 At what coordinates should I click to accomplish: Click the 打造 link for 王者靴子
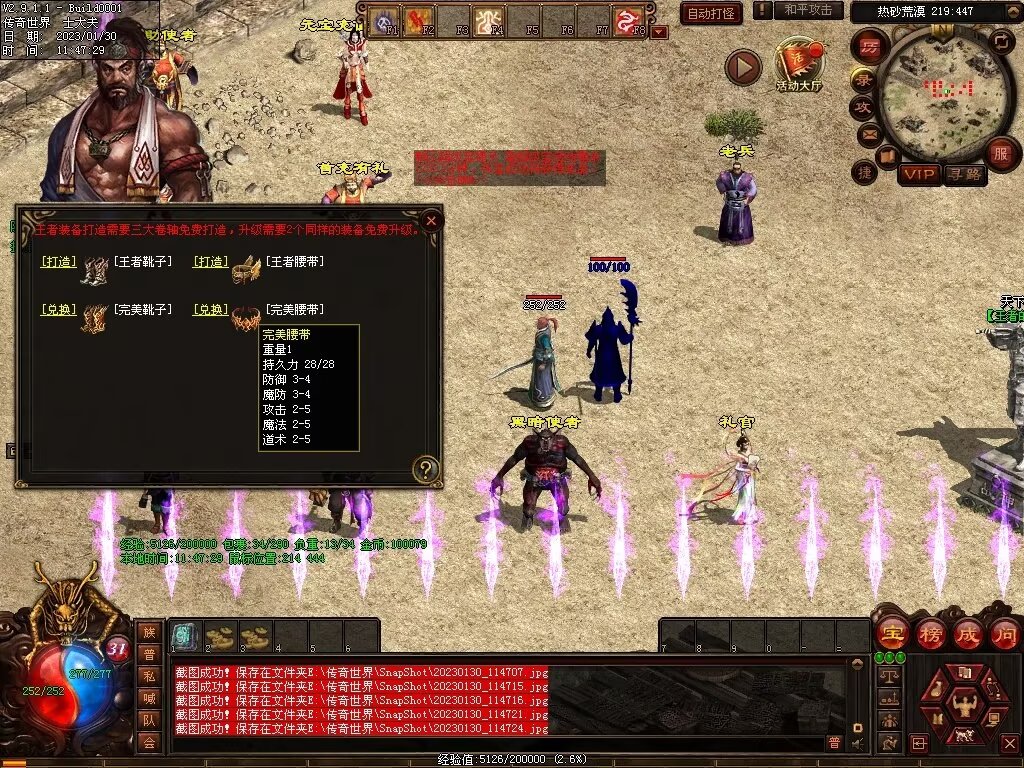pyautogui.click(x=59, y=262)
